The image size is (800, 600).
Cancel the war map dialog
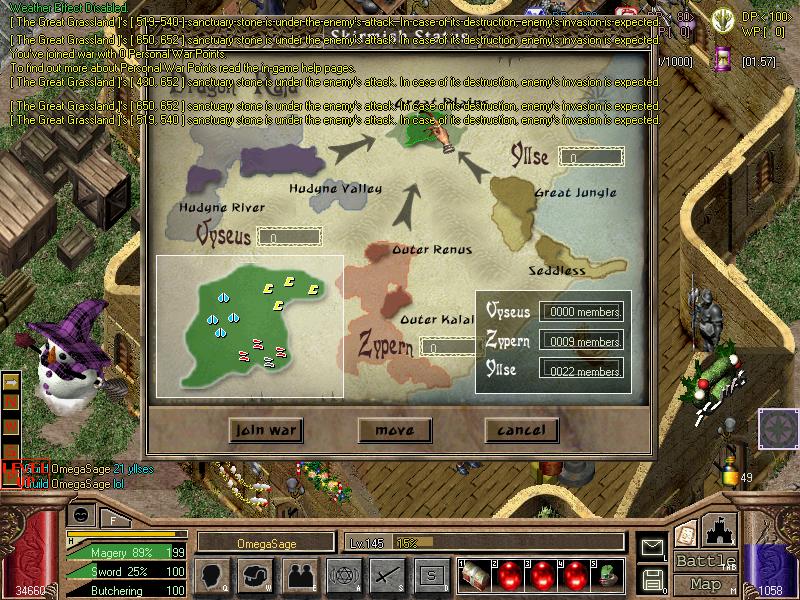click(521, 430)
